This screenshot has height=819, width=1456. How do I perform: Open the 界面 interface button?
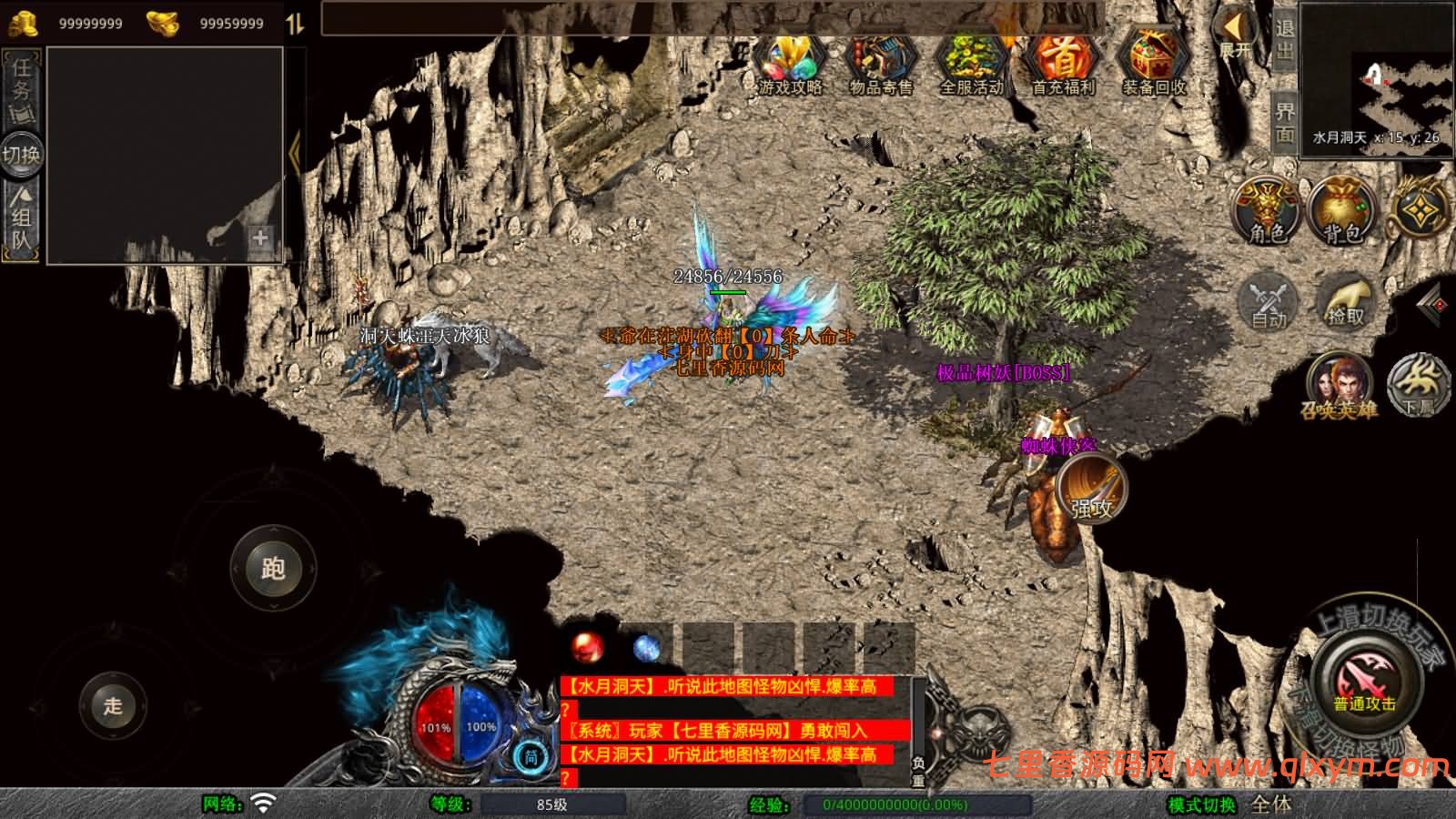[x=1284, y=122]
